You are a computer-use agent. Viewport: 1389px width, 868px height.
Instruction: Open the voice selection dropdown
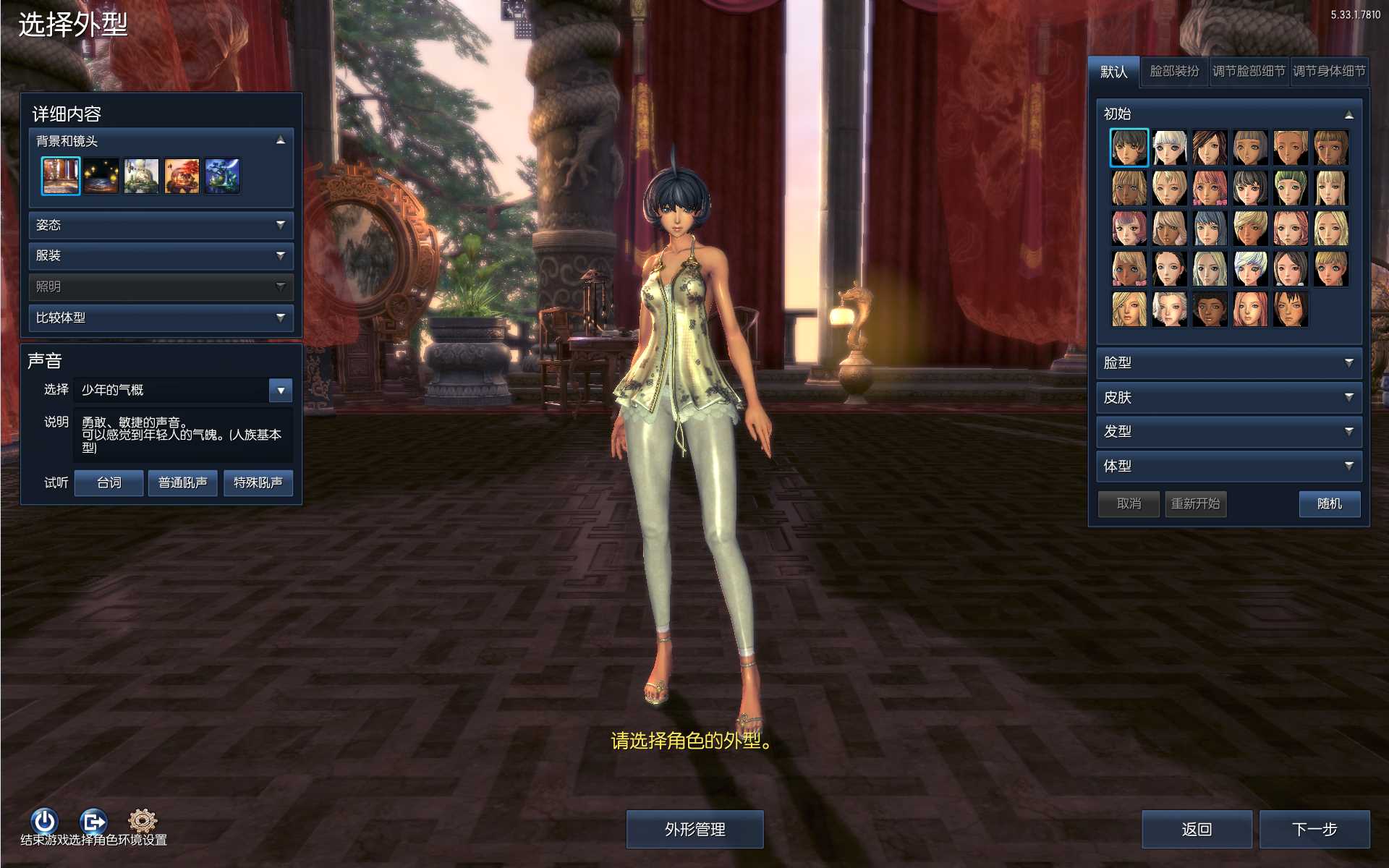[281, 390]
